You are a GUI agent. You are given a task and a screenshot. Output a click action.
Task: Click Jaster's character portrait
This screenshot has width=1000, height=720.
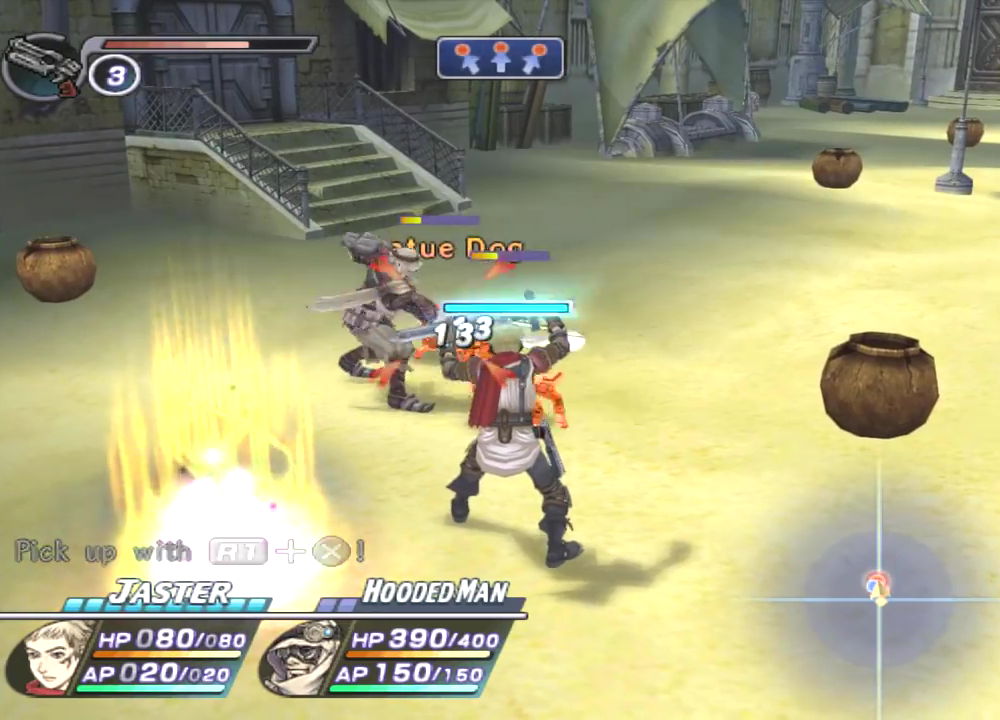point(50,657)
